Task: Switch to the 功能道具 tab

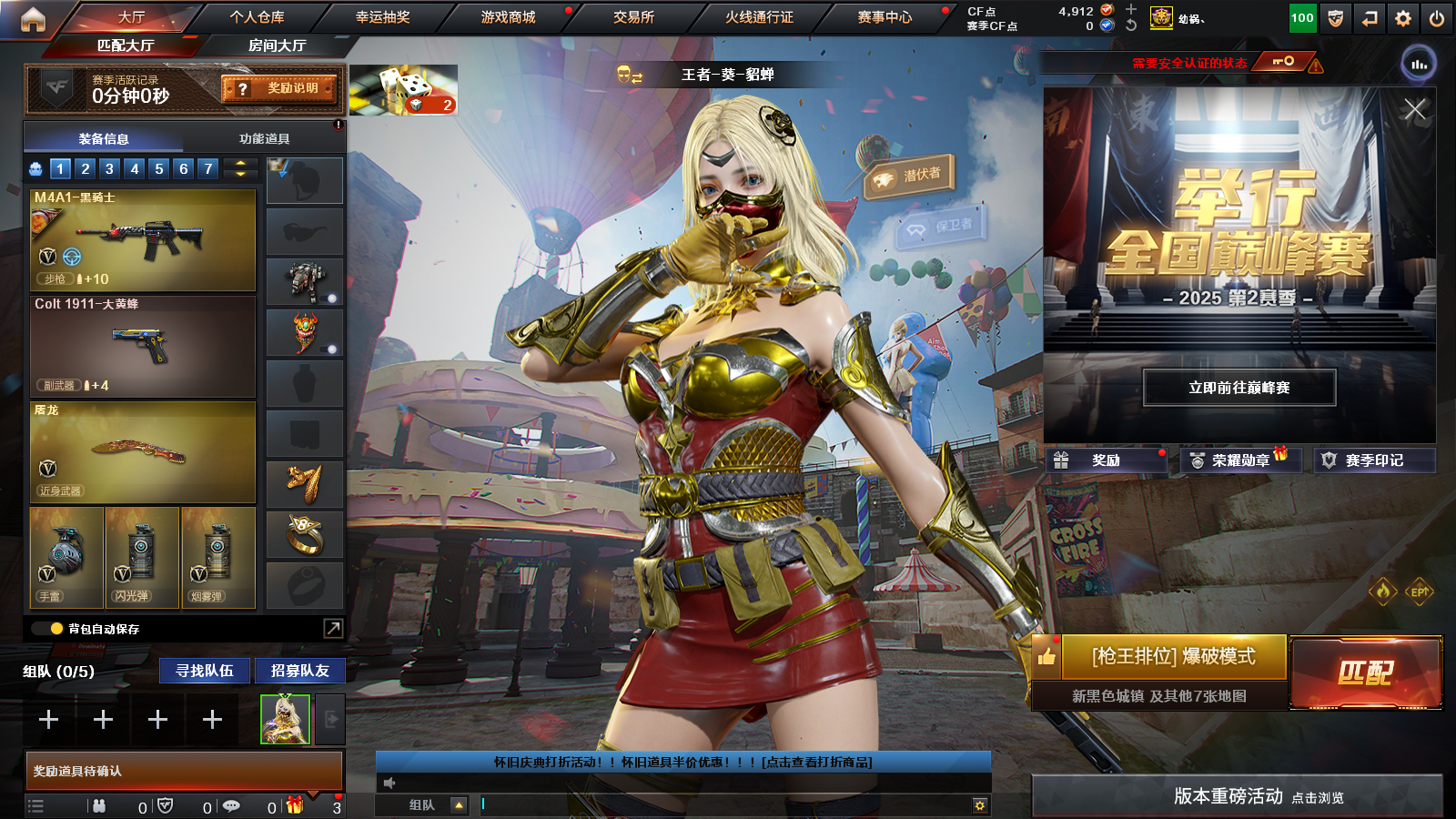Action: [264, 139]
